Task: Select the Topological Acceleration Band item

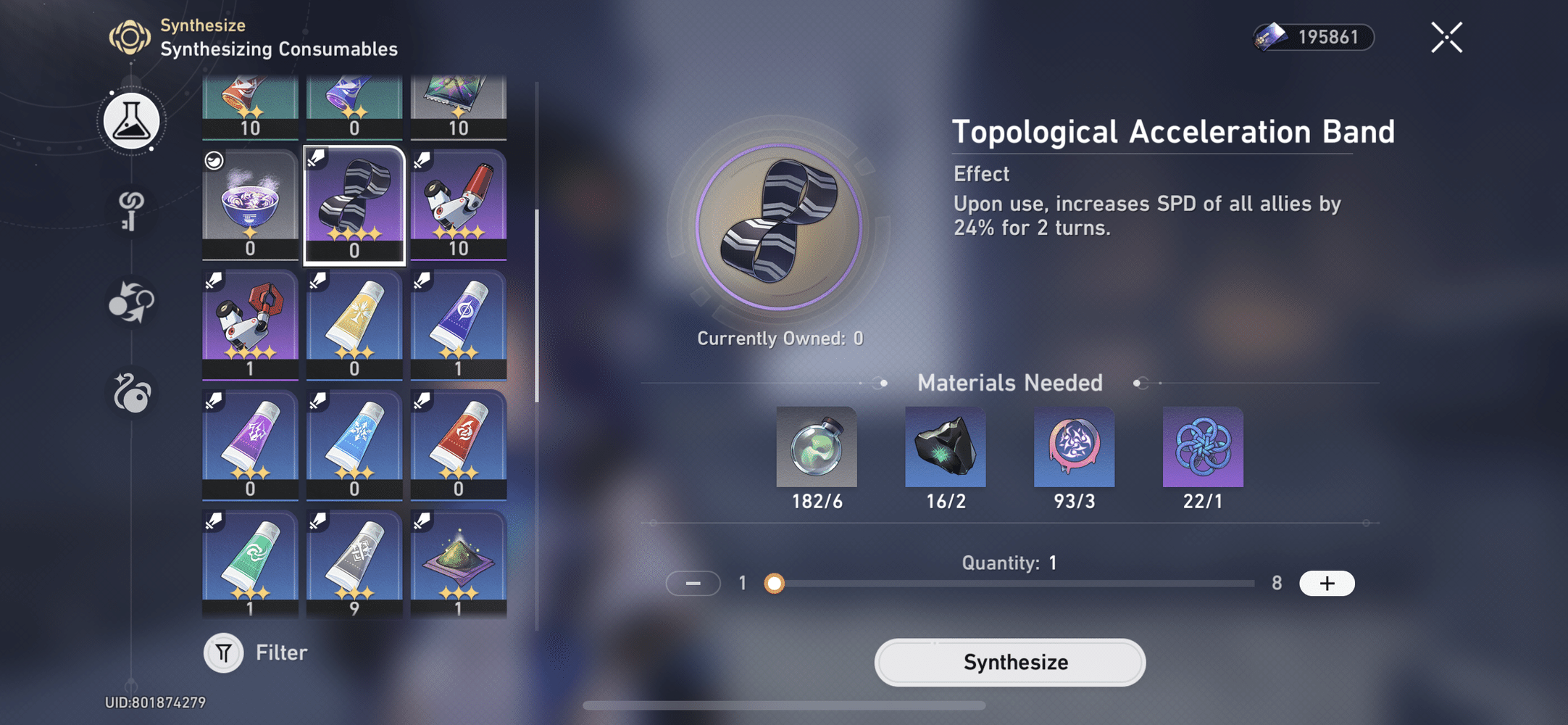Action: (x=354, y=203)
